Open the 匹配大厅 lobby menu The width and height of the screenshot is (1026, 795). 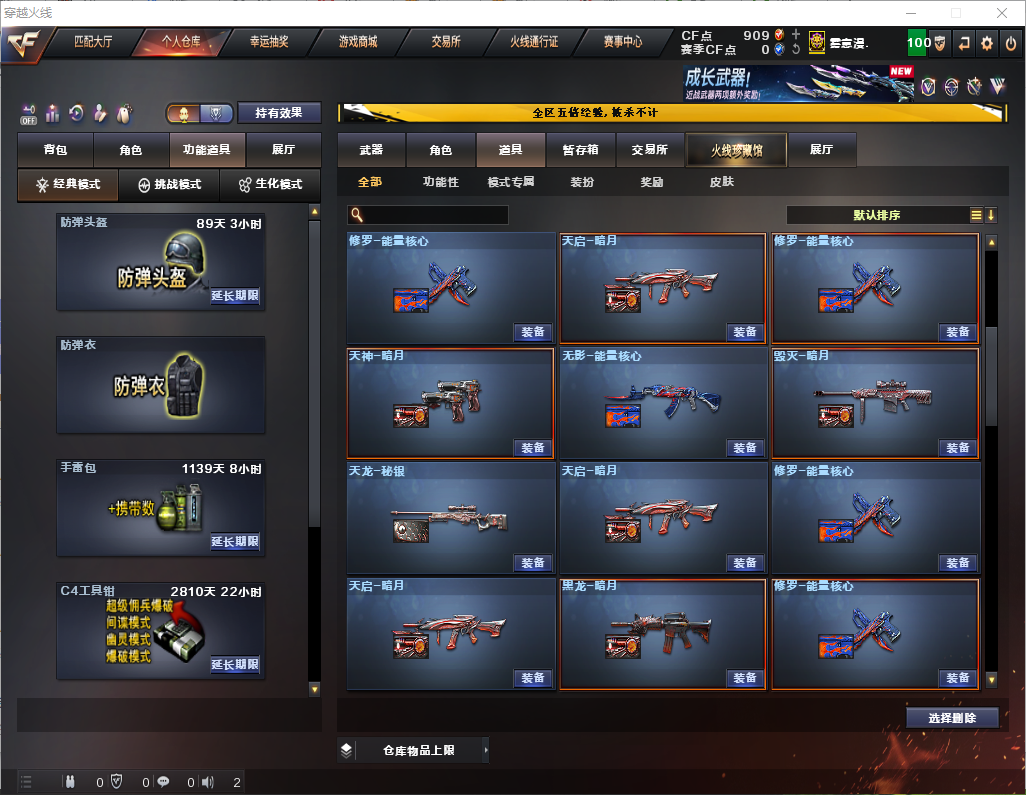click(95, 42)
